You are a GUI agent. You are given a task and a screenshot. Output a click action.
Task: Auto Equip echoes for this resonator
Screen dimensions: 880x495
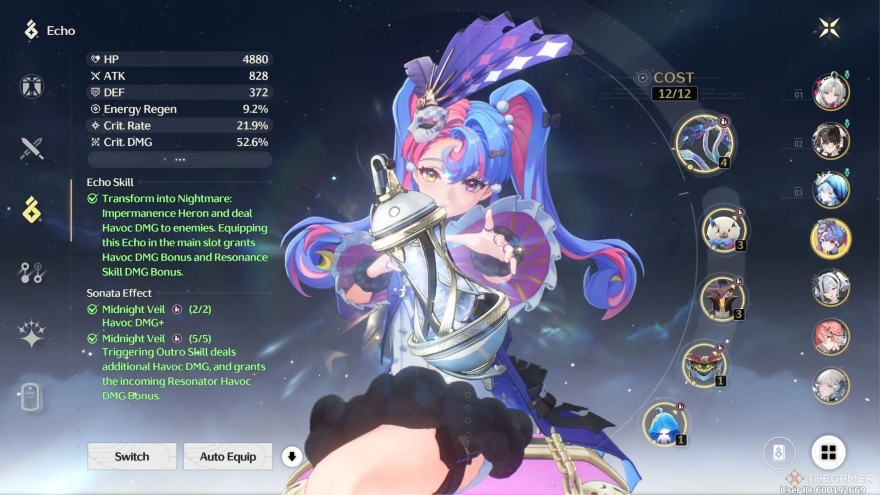(x=228, y=457)
